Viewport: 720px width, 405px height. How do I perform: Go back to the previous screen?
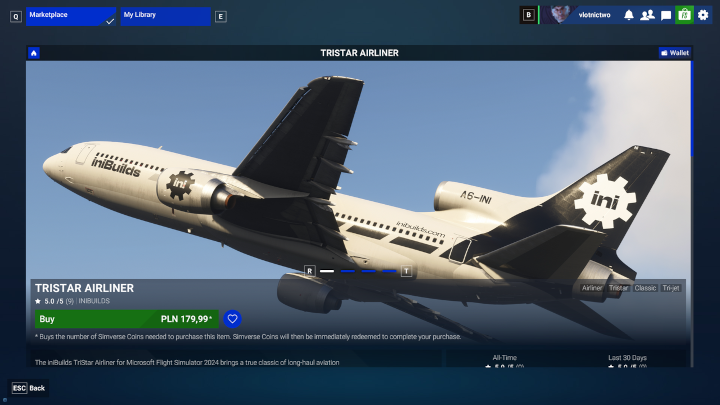click(28, 387)
